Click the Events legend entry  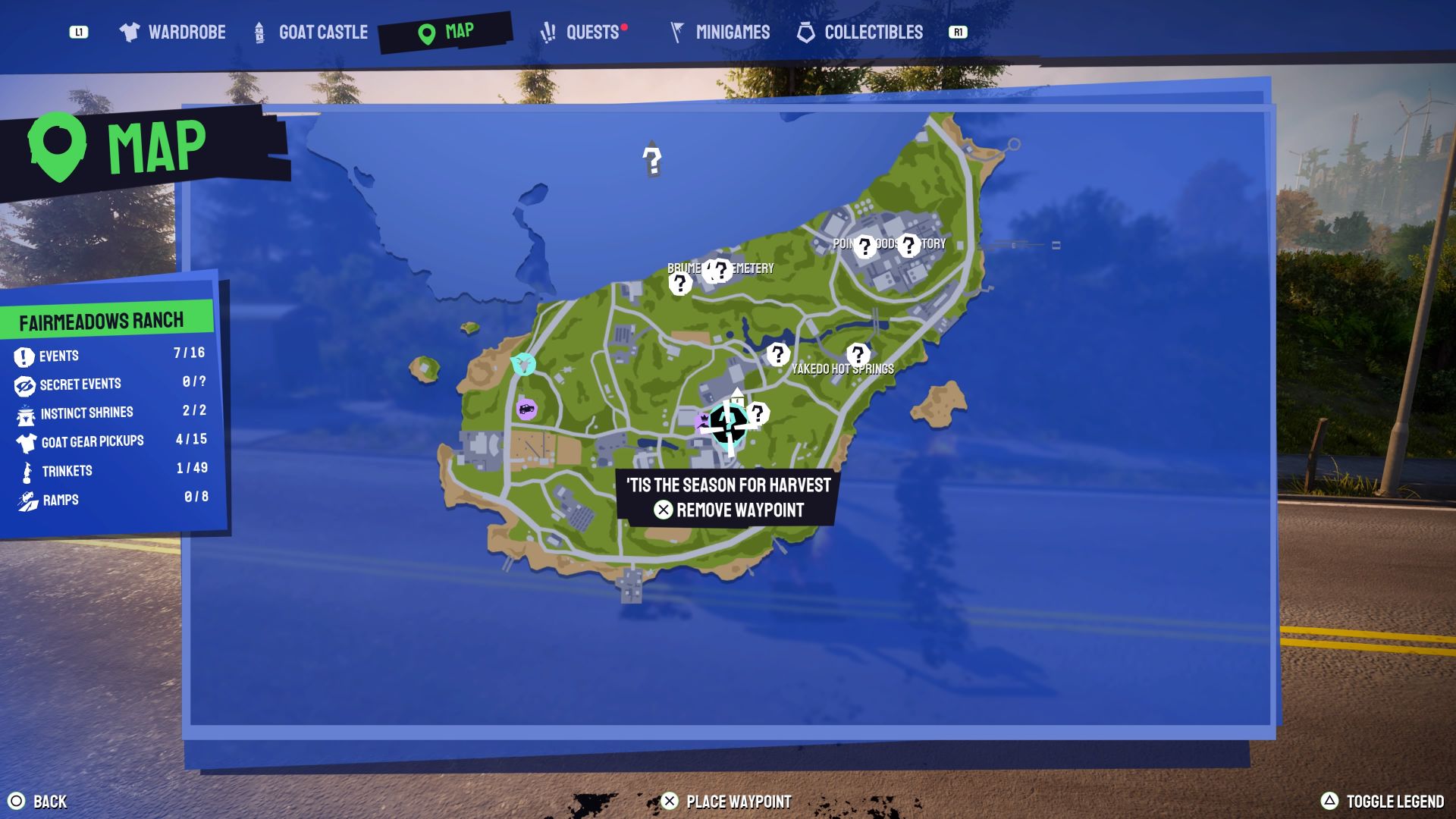59,356
